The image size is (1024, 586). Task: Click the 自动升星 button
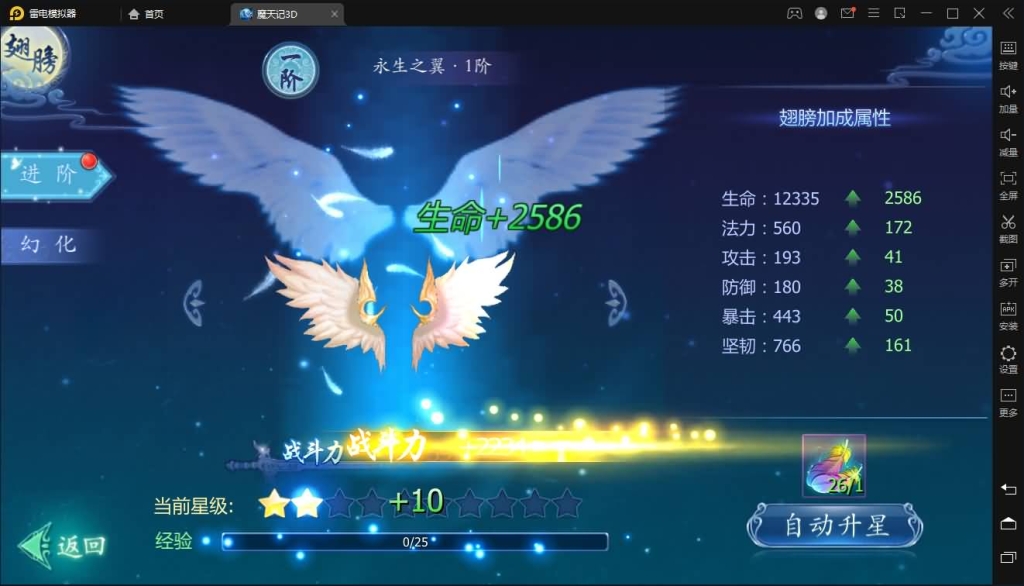834,525
